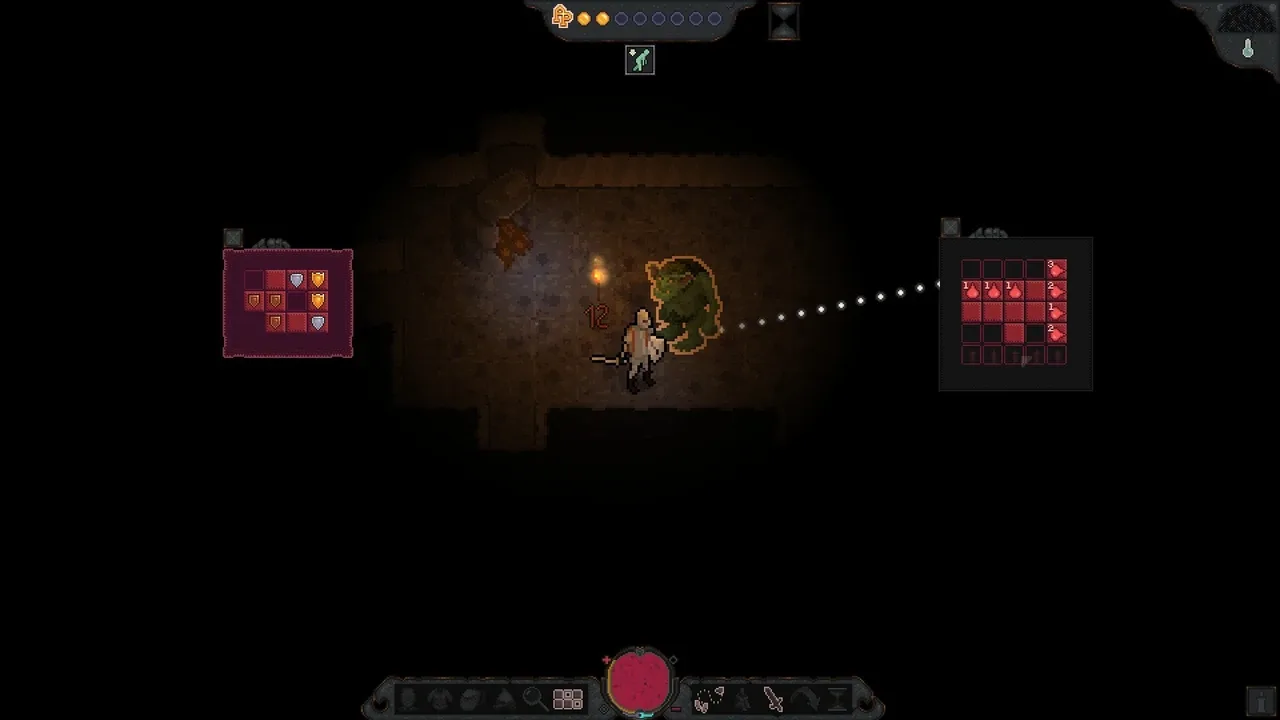Click the thermometer icon in the corner
Viewport: 1280px width, 720px height.
coord(1248,48)
